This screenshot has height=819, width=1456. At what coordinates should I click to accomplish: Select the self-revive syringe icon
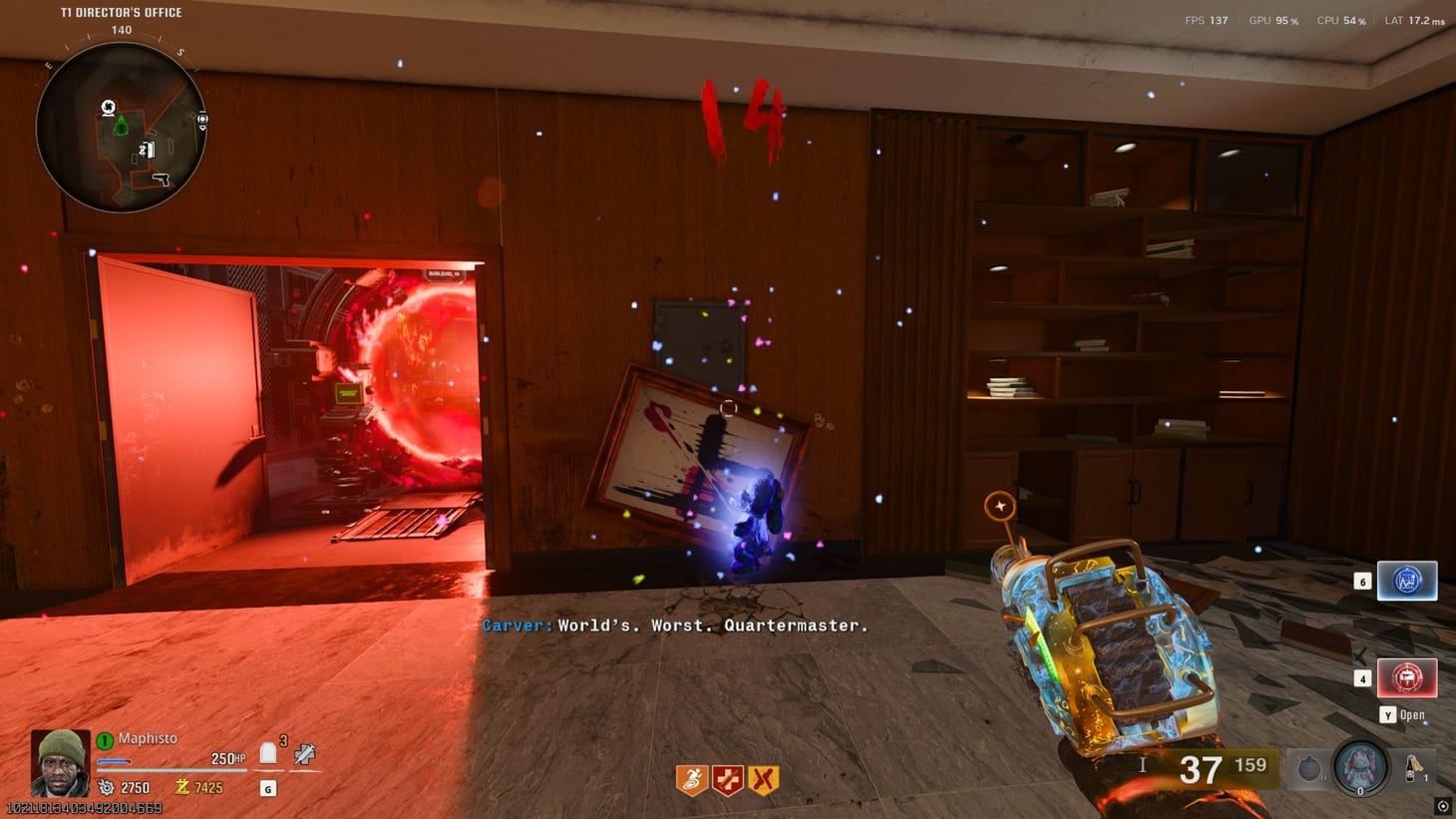click(302, 753)
